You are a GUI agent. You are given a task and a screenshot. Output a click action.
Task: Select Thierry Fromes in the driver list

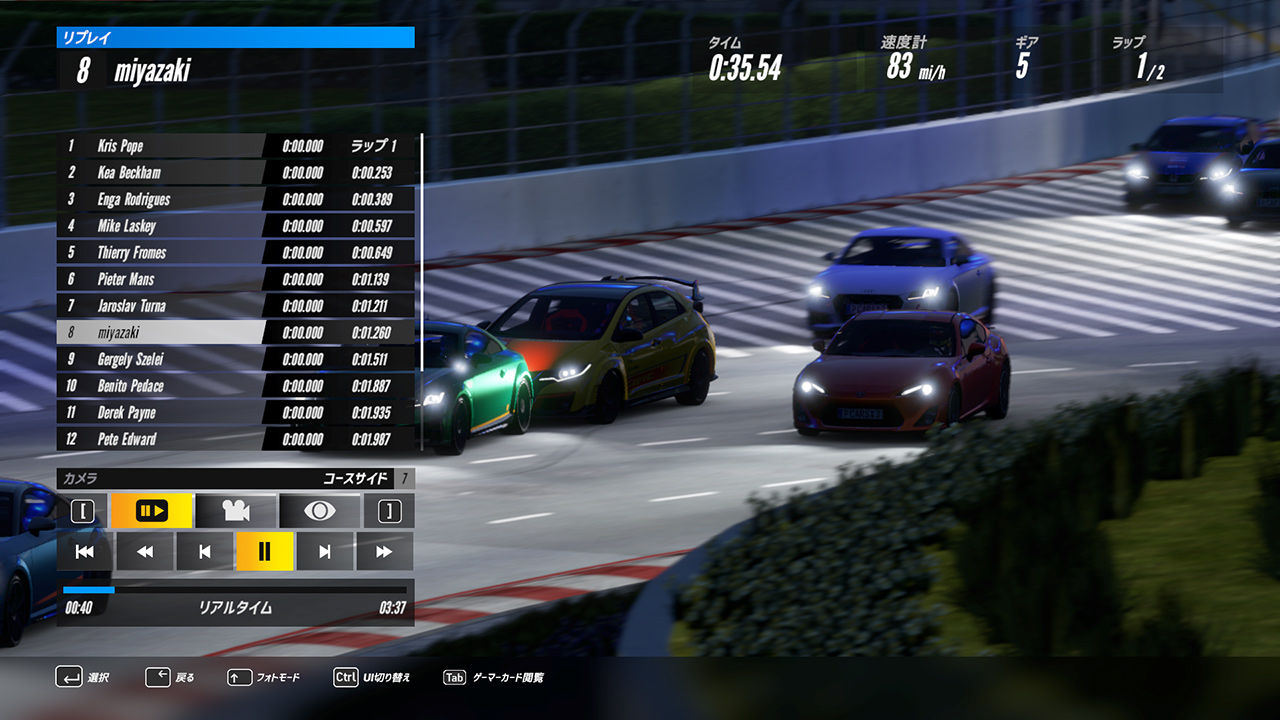point(160,253)
